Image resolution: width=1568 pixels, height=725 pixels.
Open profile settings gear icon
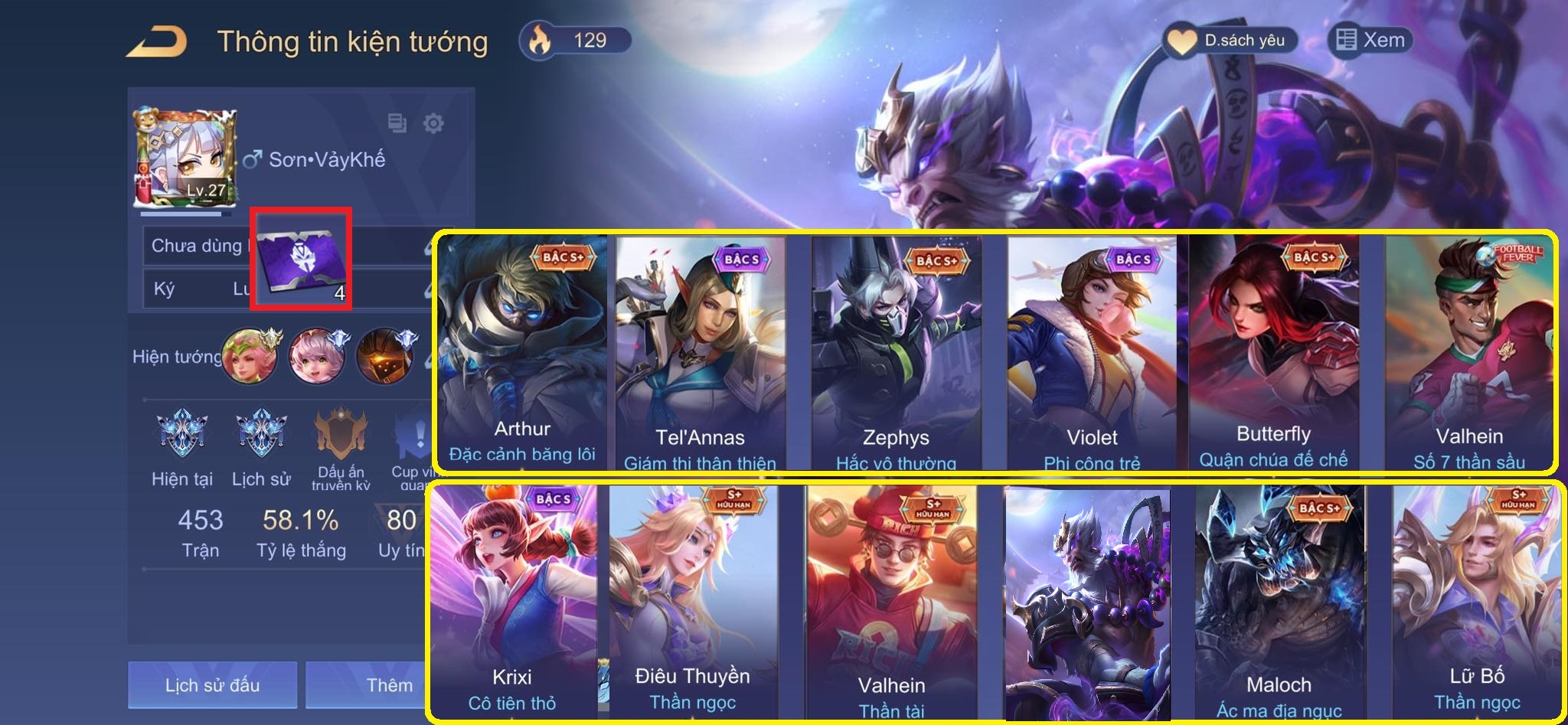point(433,122)
